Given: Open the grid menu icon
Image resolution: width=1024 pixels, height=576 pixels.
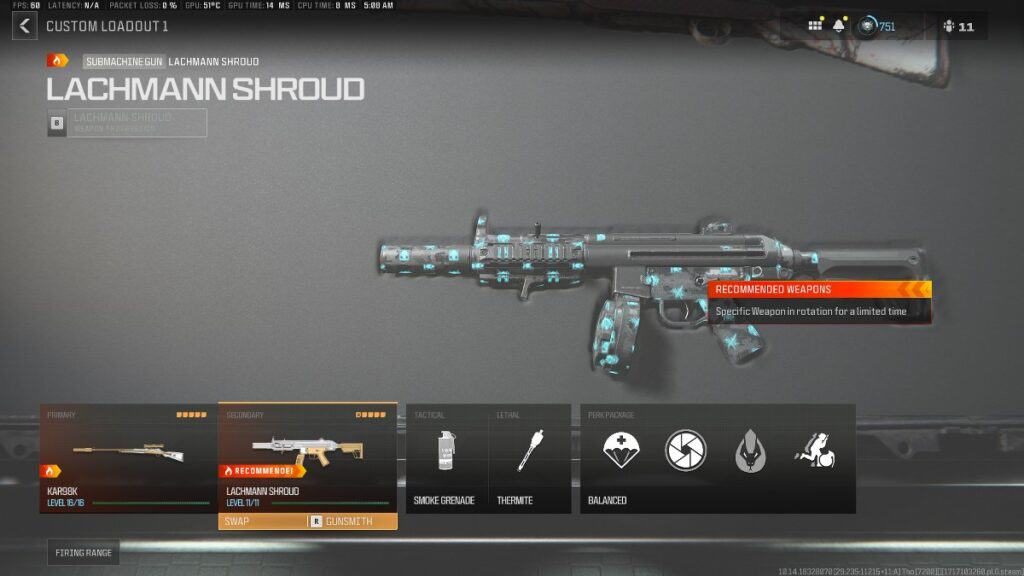Looking at the screenshot, I should [x=816, y=26].
